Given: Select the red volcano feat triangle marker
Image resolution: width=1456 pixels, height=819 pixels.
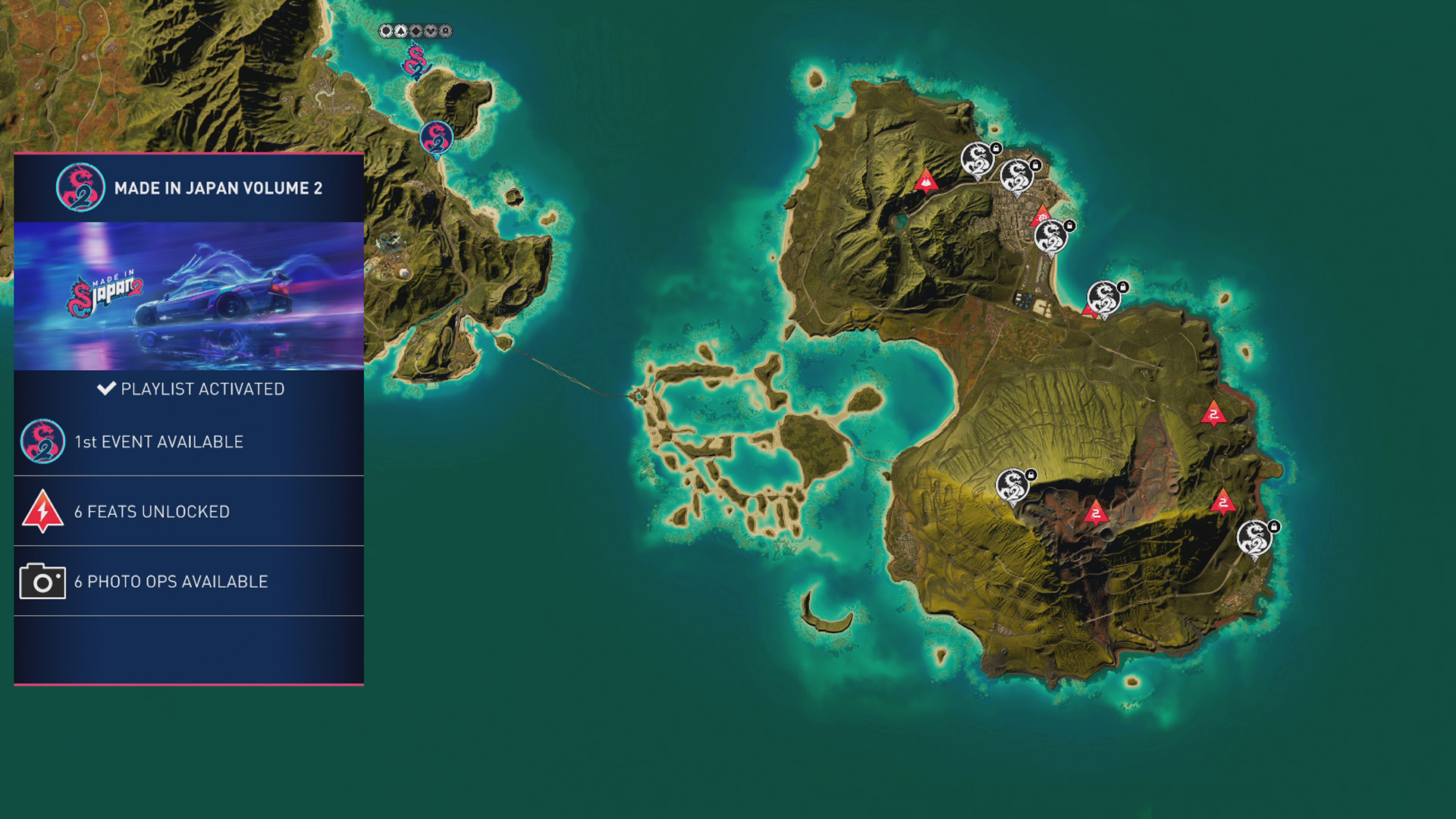Looking at the screenshot, I should click(925, 181).
